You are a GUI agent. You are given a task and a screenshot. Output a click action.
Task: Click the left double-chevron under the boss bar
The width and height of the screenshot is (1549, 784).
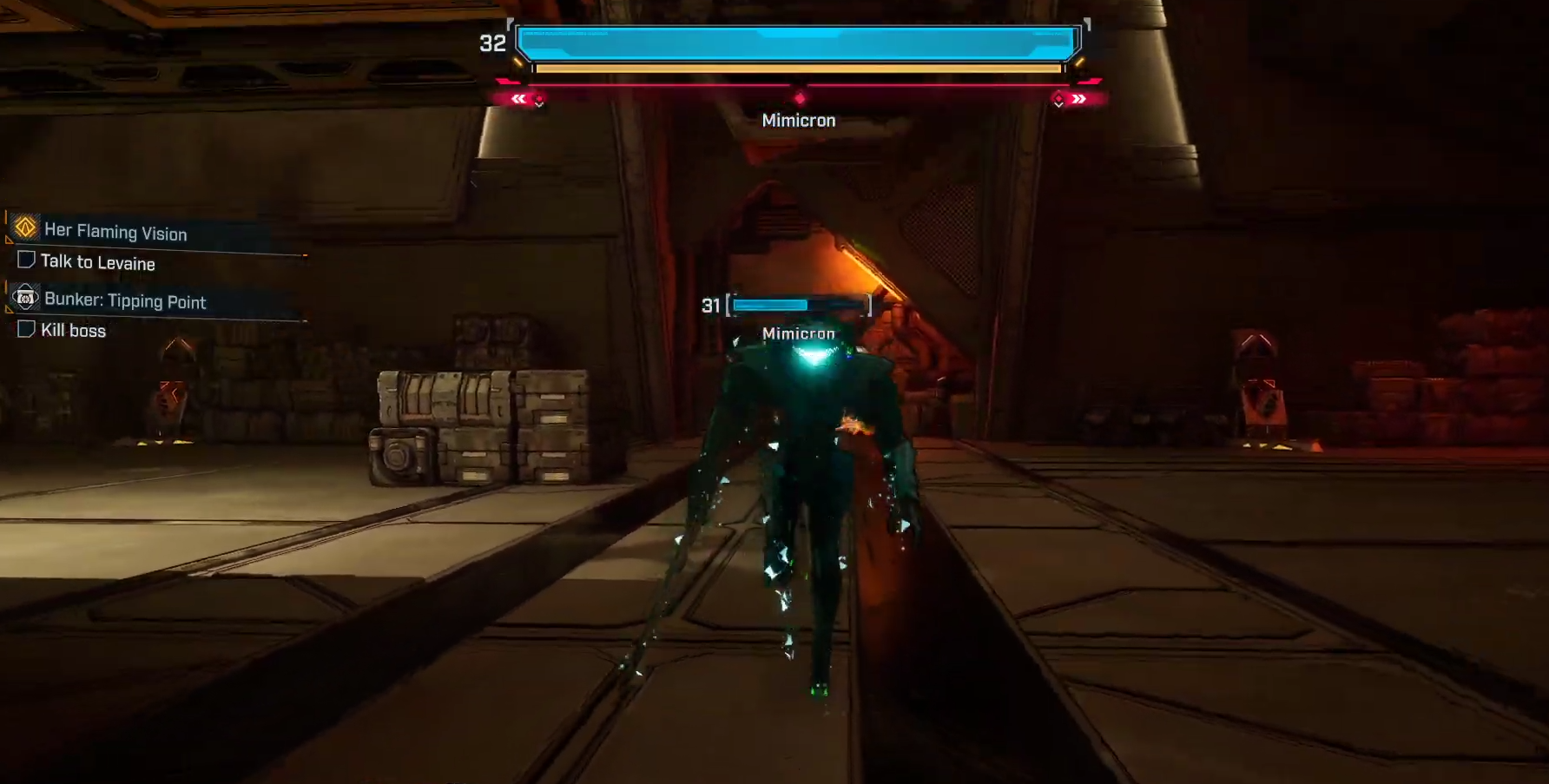tap(517, 99)
